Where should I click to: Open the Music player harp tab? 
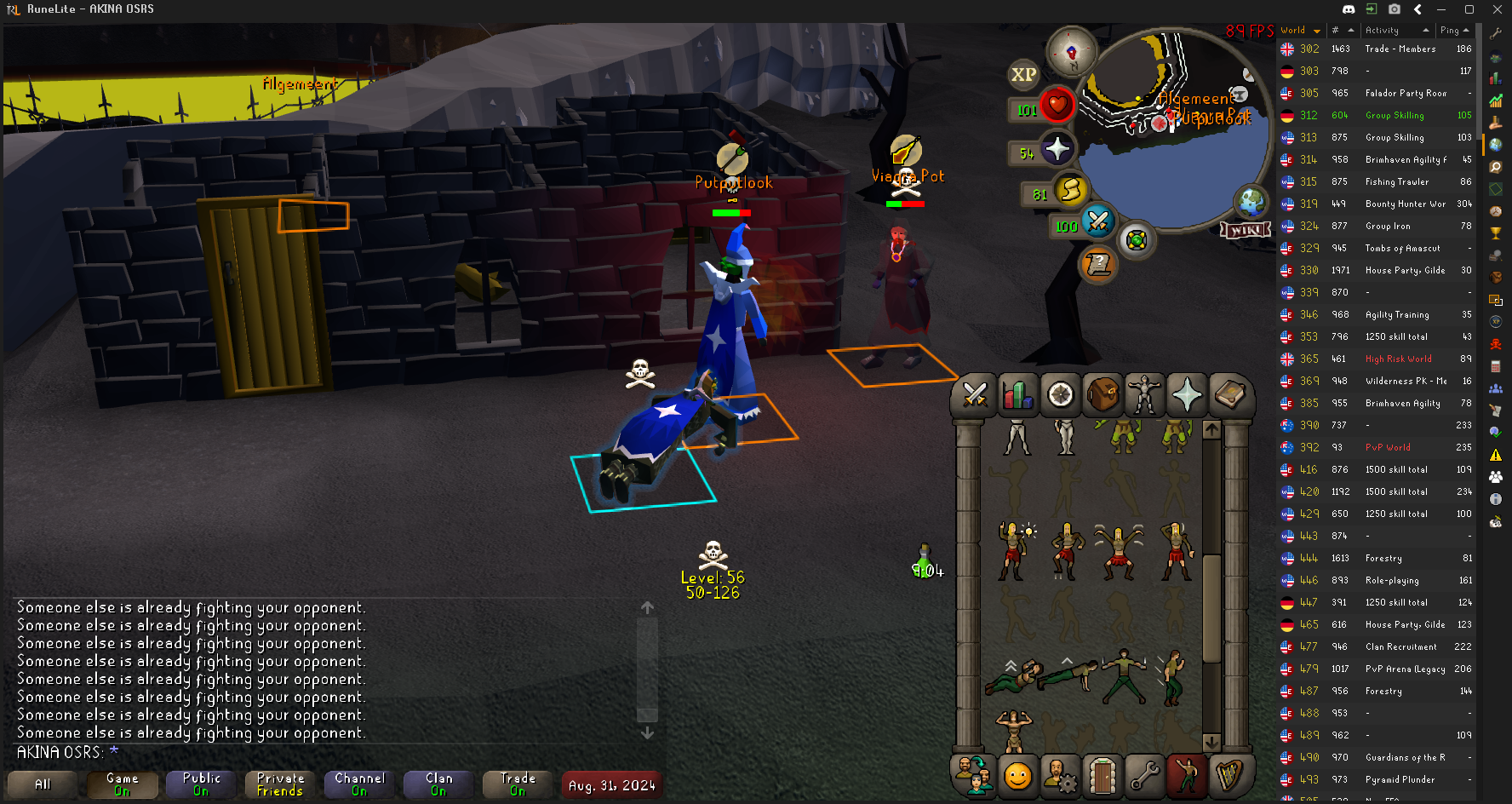(x=1229, y=776)
